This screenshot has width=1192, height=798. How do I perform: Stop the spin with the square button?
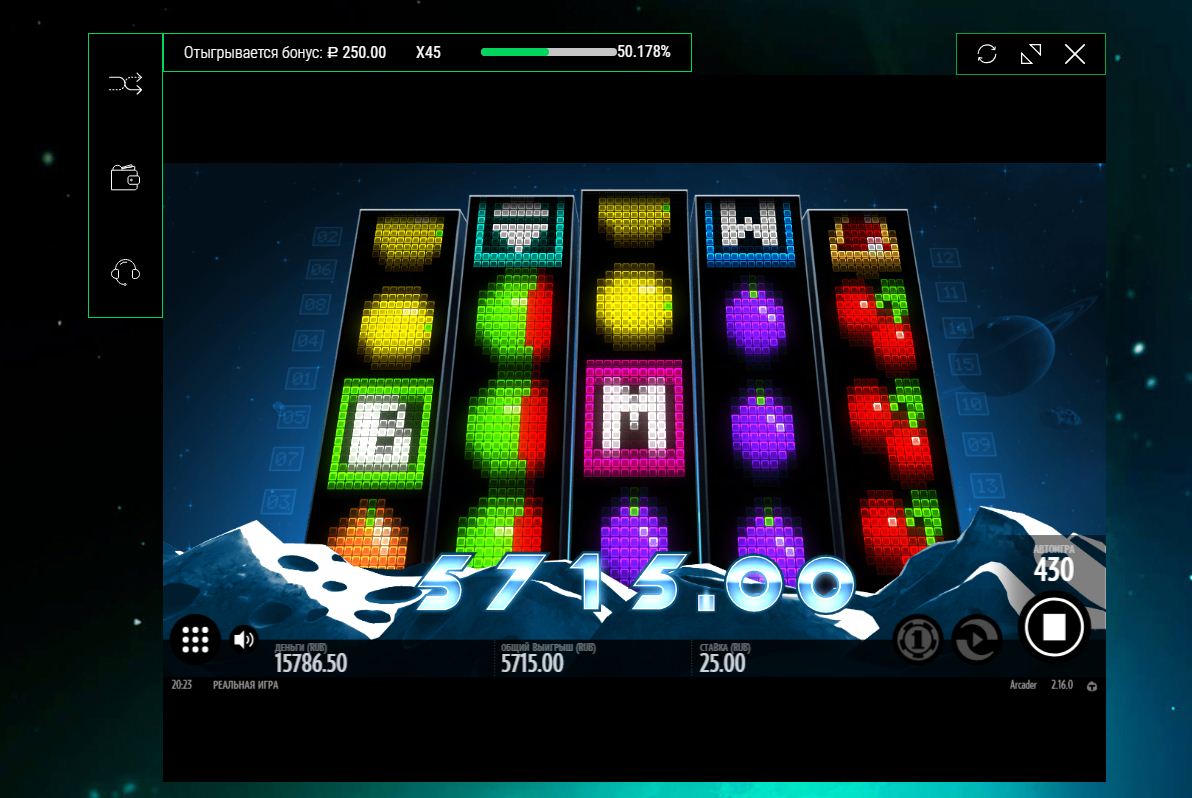[1054, 627]
